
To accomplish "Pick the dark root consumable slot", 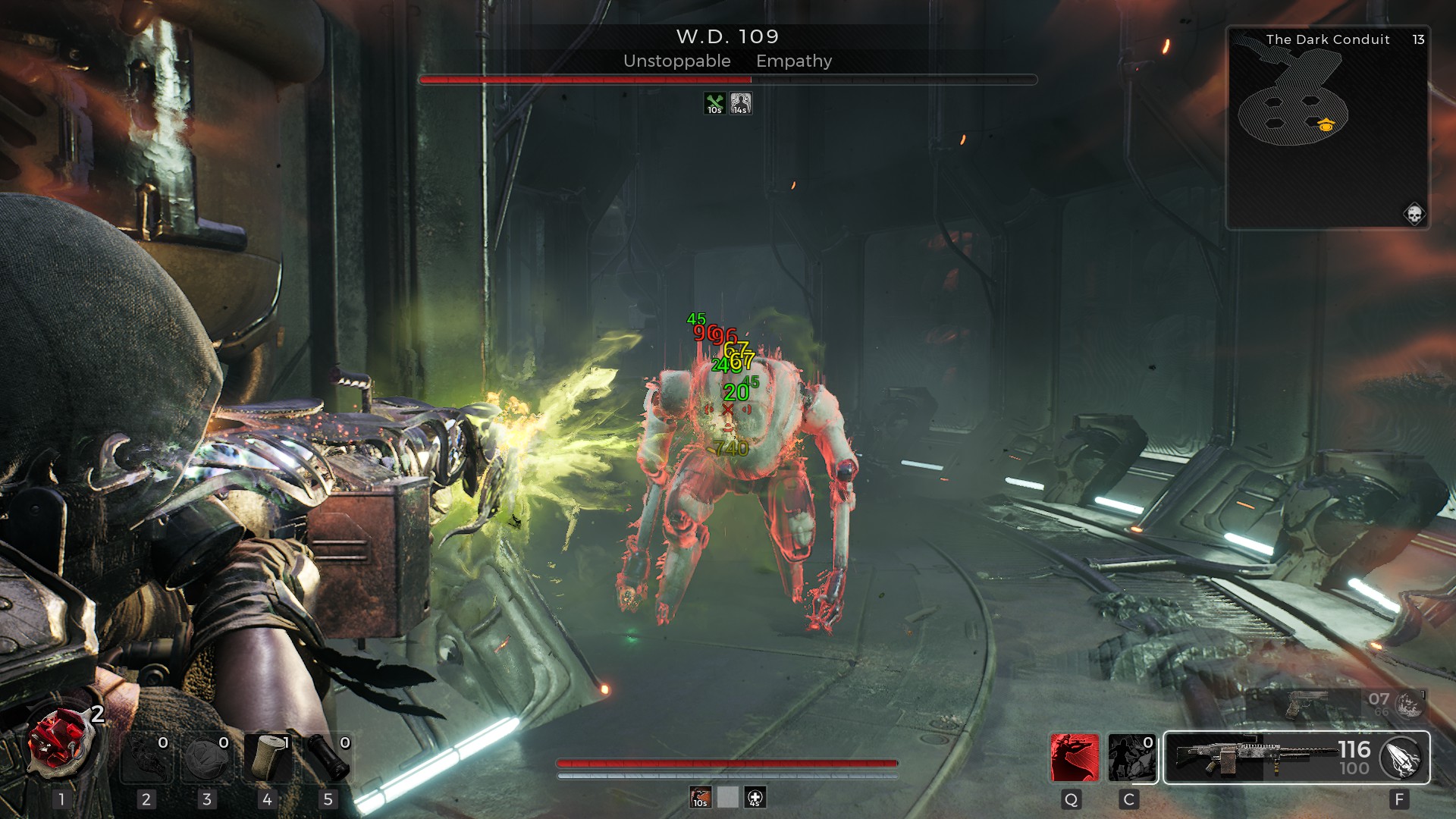I will point(146,758).
